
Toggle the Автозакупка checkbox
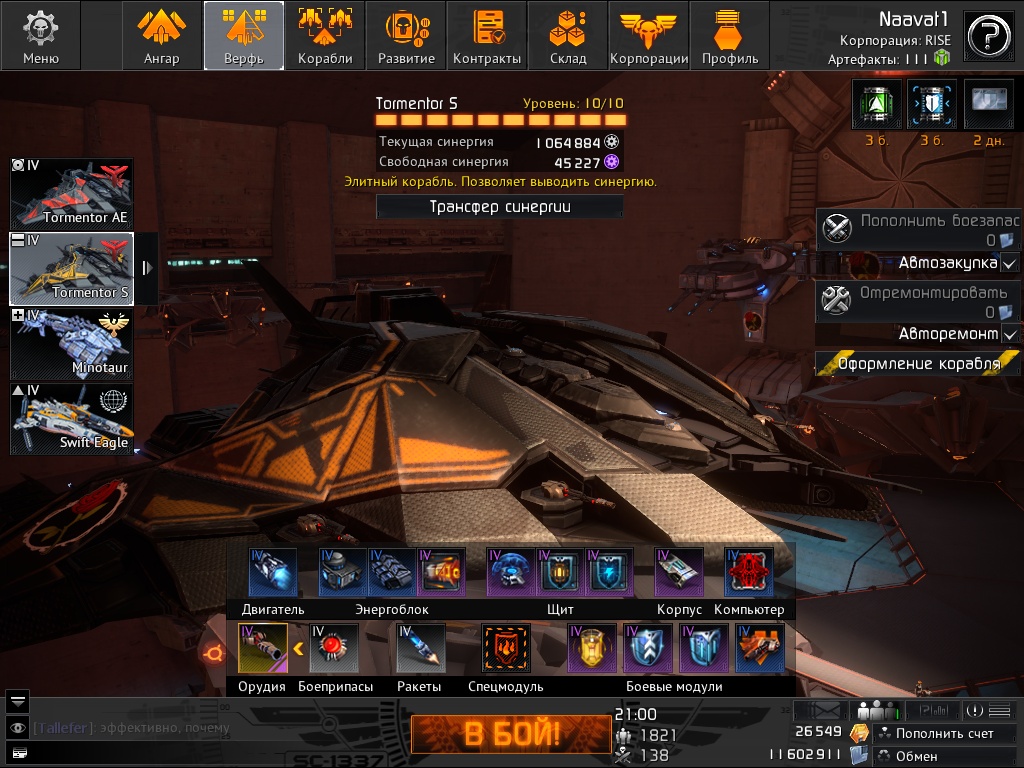click(1010, 263)
